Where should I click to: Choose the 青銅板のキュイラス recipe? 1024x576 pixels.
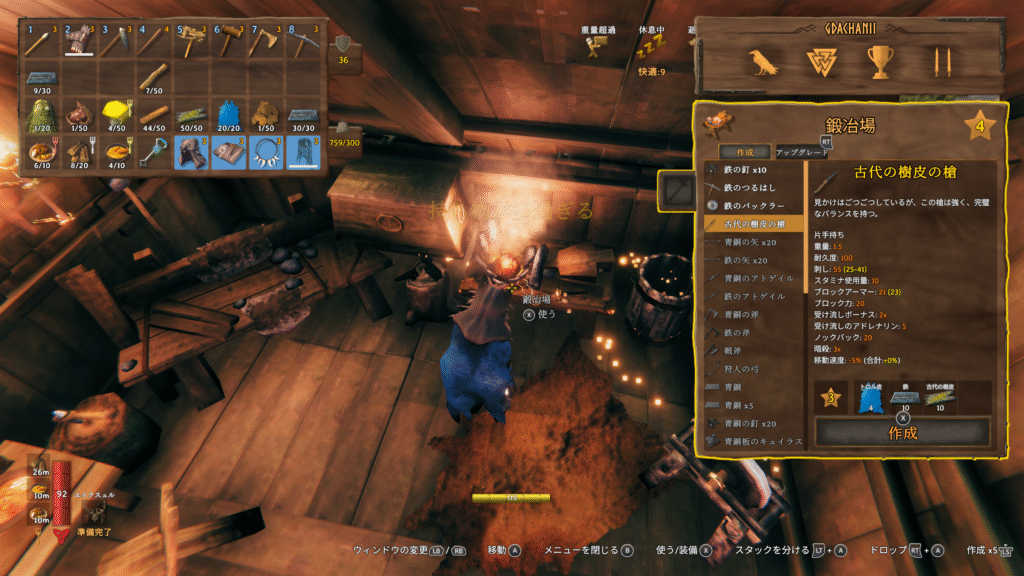752,440
